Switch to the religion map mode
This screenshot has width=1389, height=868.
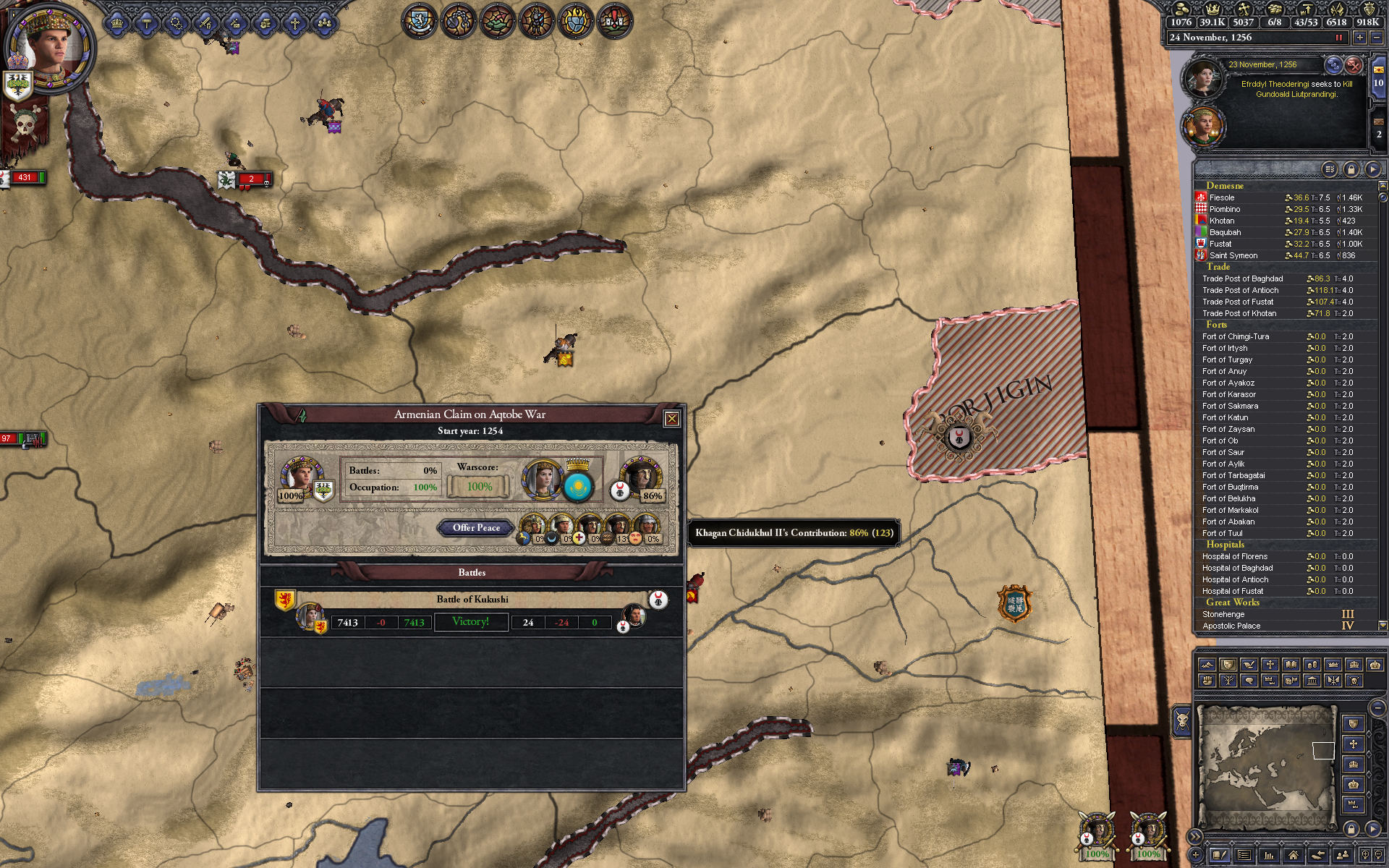(1270, 665)
